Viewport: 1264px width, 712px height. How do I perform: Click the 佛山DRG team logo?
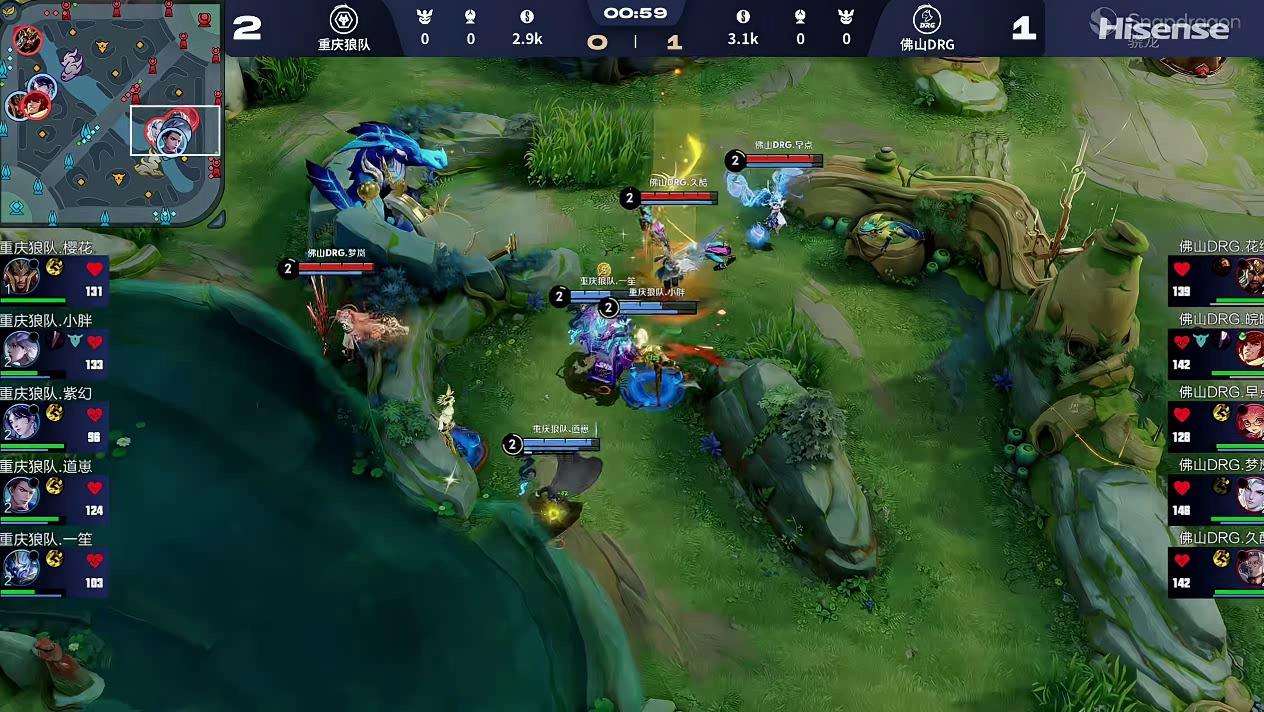tap(927, 19)
